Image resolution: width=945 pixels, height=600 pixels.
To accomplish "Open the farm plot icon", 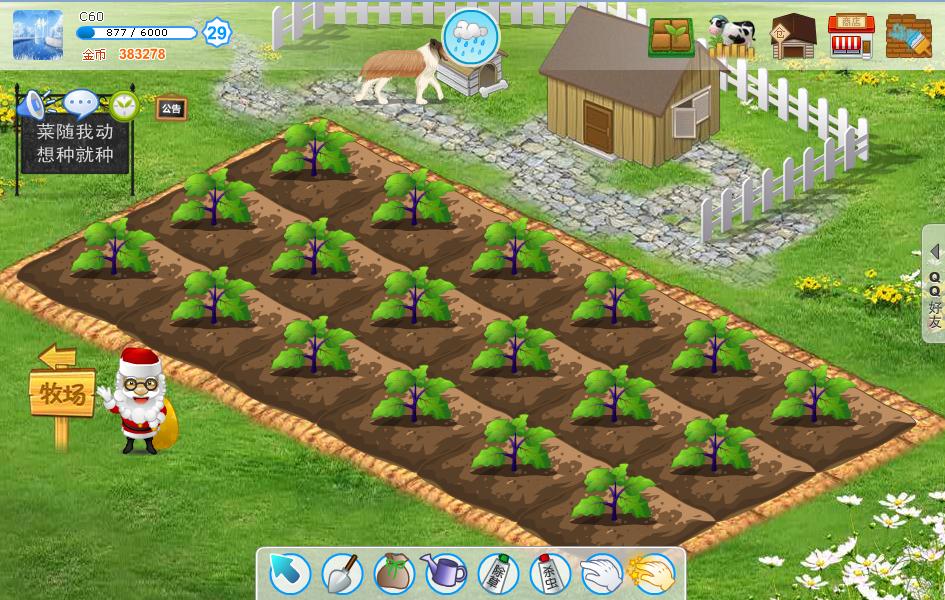I will [x=671, y=37].
